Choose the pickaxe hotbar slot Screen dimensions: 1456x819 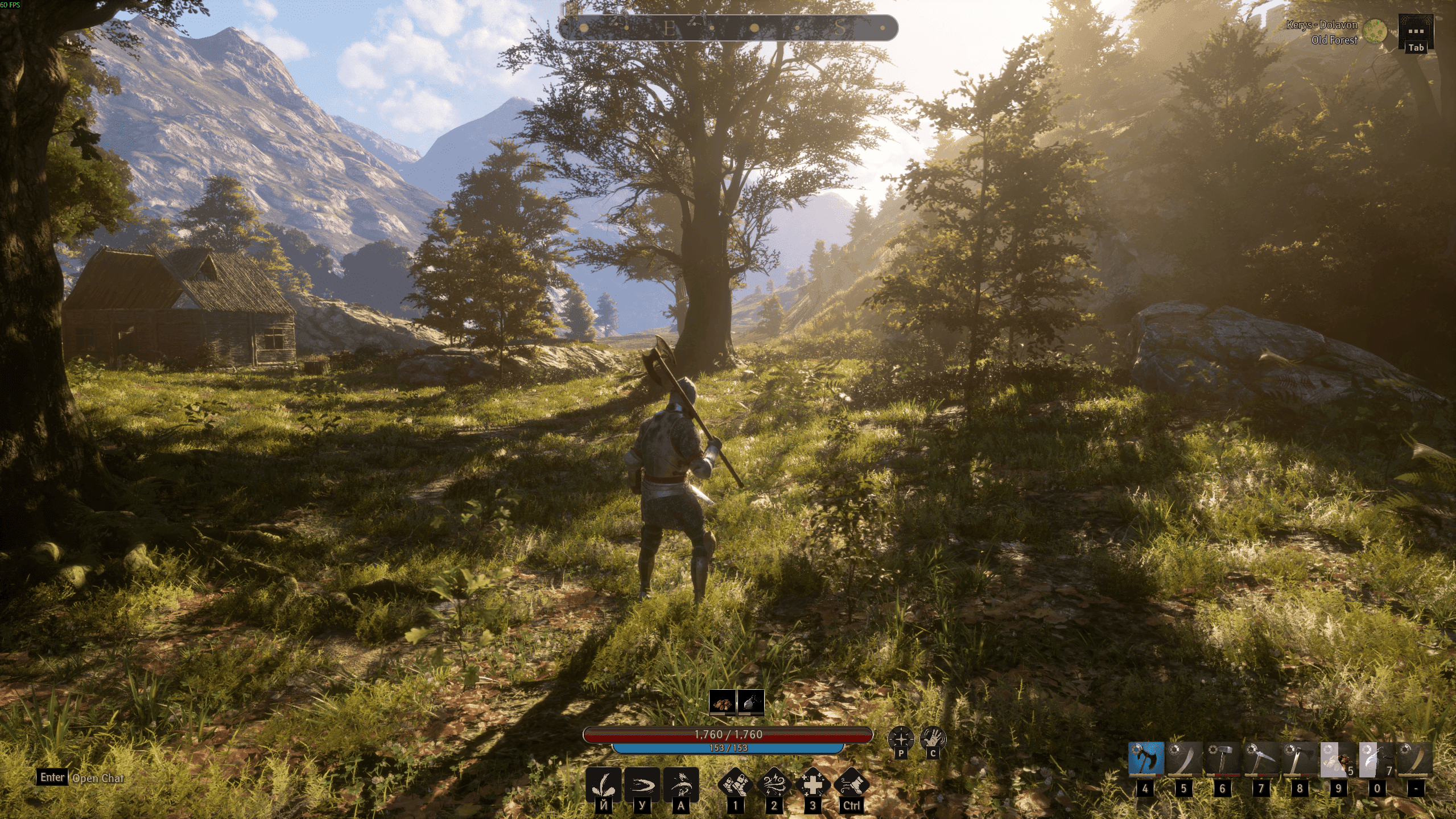pyautogui.click(x=1261, y=759)
